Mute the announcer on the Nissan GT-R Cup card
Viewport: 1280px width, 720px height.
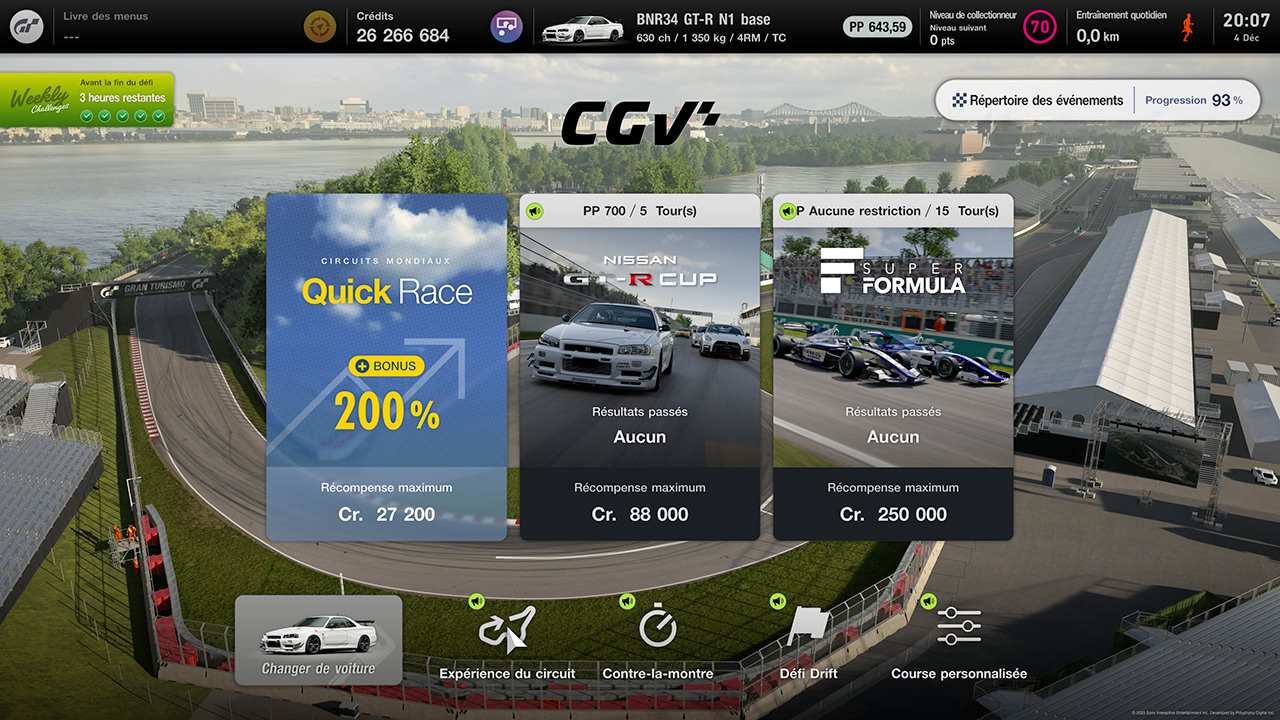(534, 211)
